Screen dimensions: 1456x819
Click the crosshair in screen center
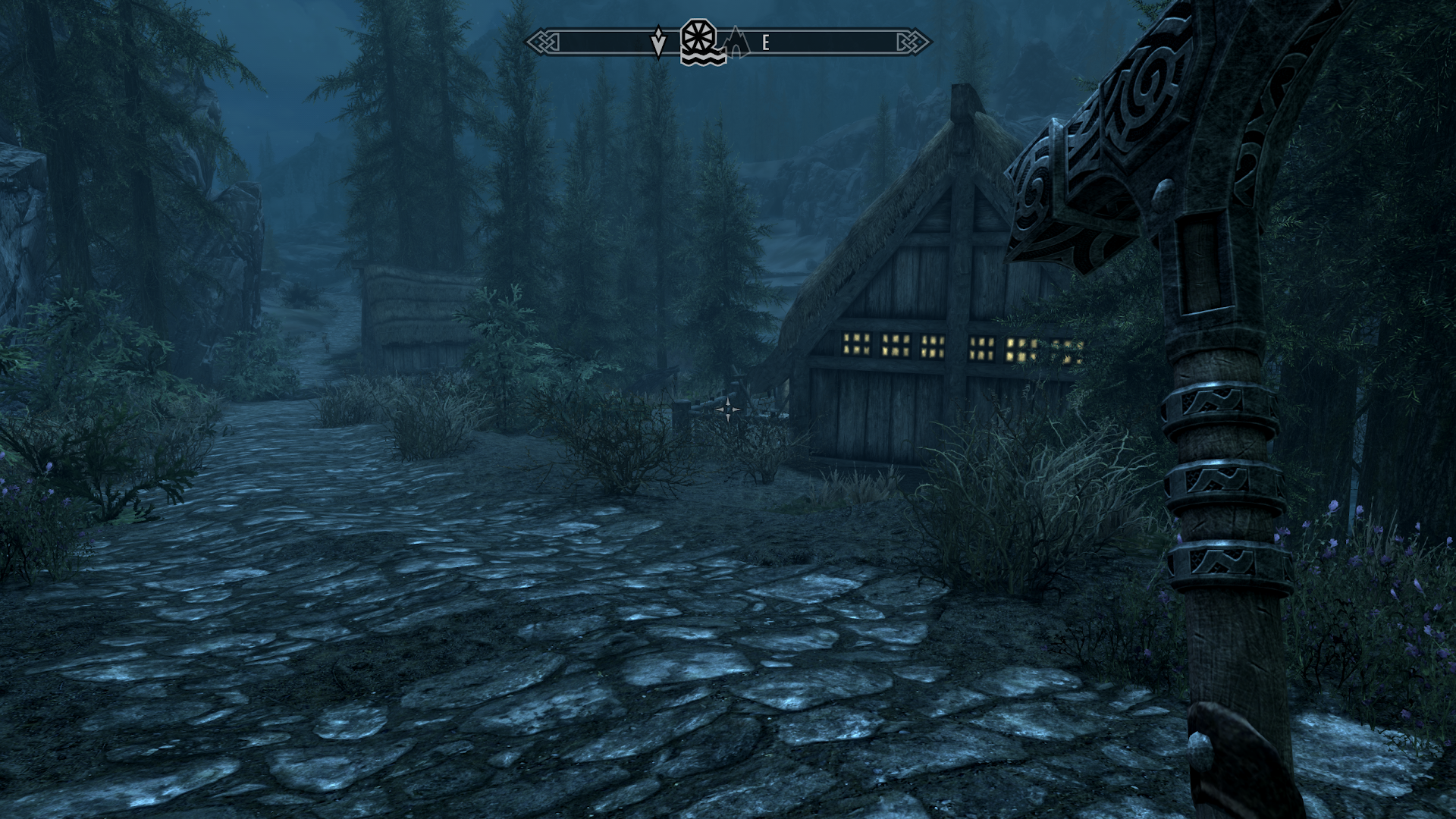(728, 409)
